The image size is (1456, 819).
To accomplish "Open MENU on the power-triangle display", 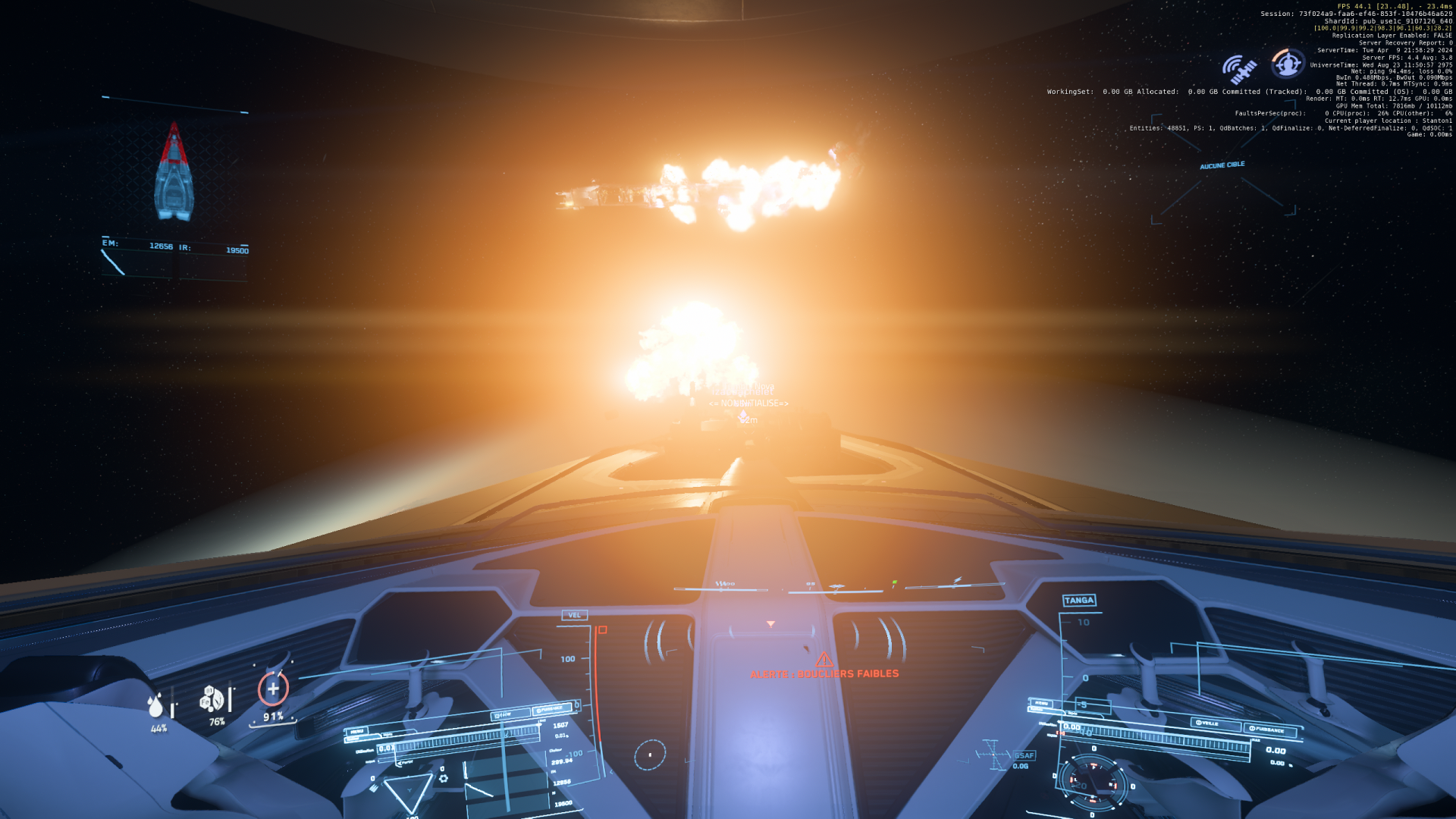I will point(356,732).
